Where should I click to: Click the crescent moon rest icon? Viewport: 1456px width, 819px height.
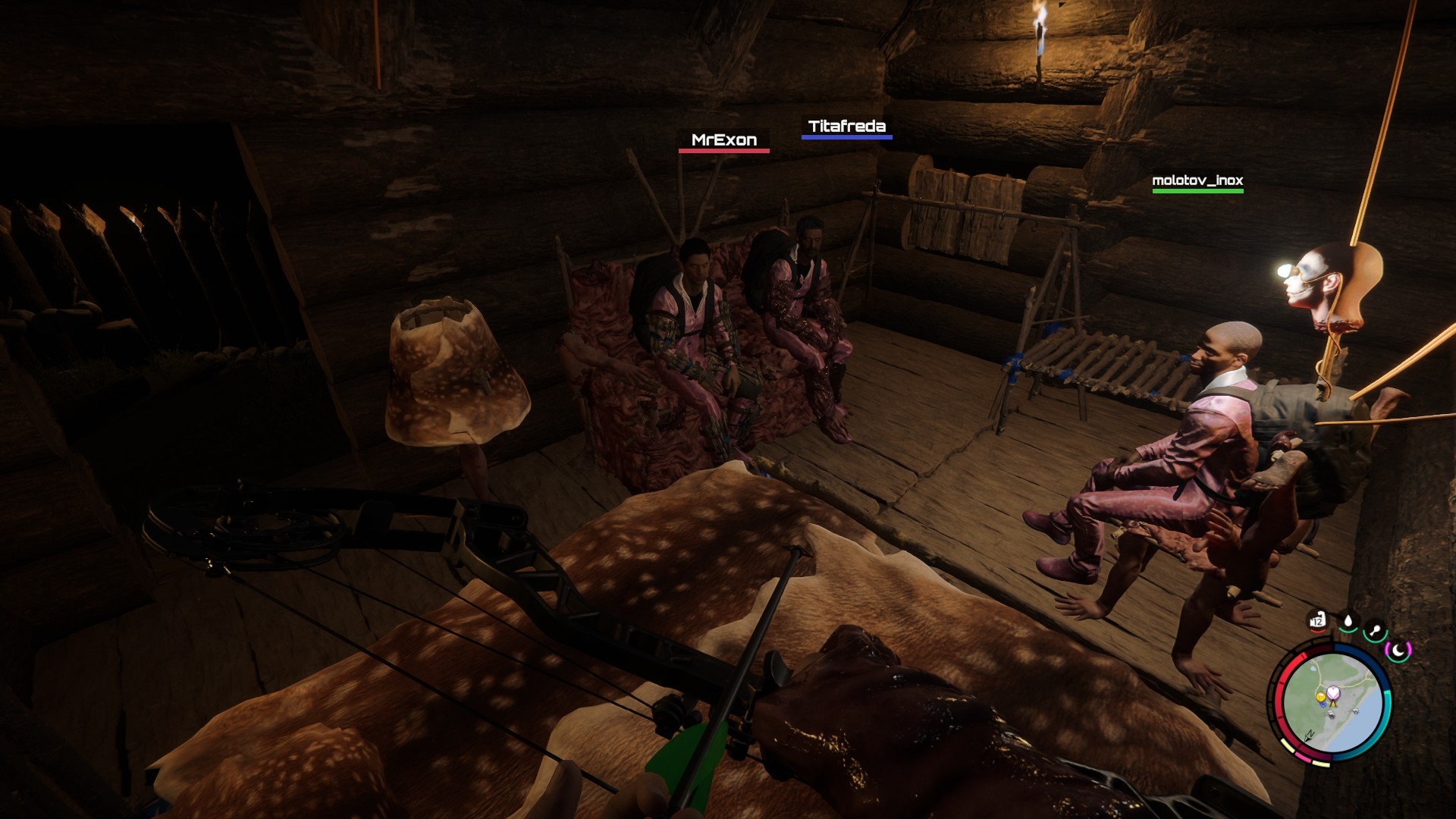point(1397,649)
